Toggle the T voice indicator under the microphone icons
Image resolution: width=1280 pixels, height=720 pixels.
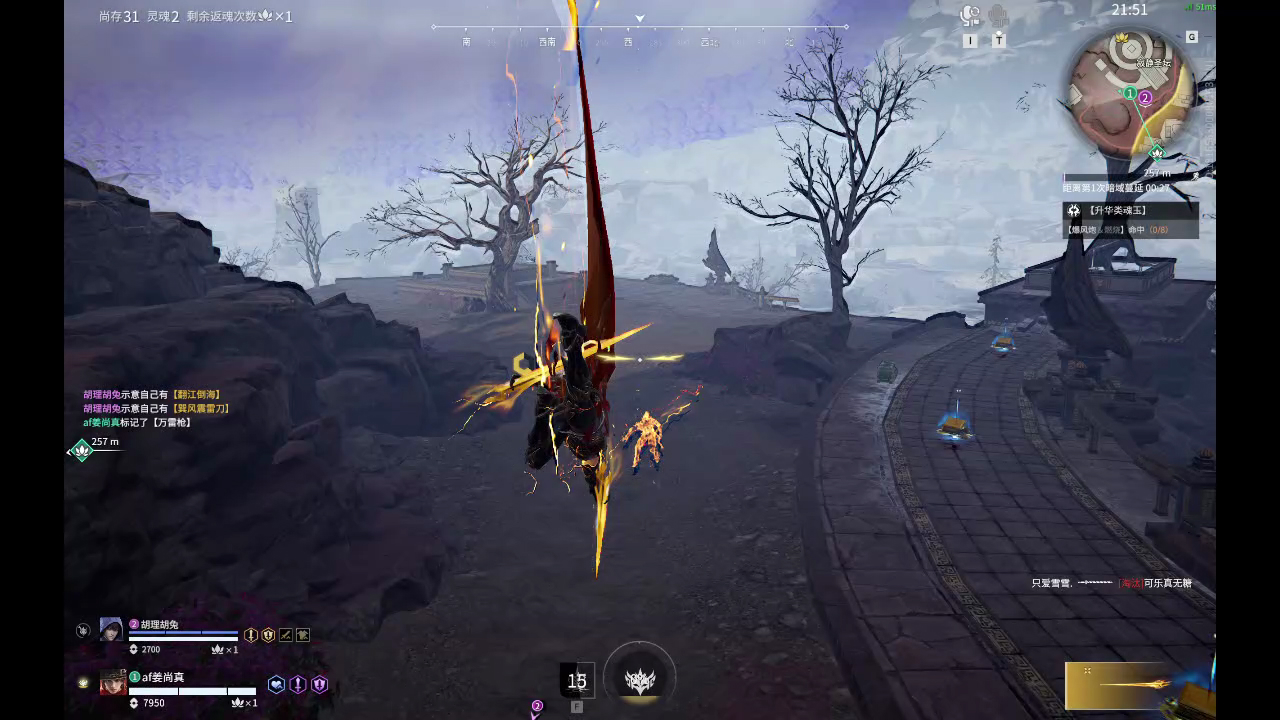(998, 41)
